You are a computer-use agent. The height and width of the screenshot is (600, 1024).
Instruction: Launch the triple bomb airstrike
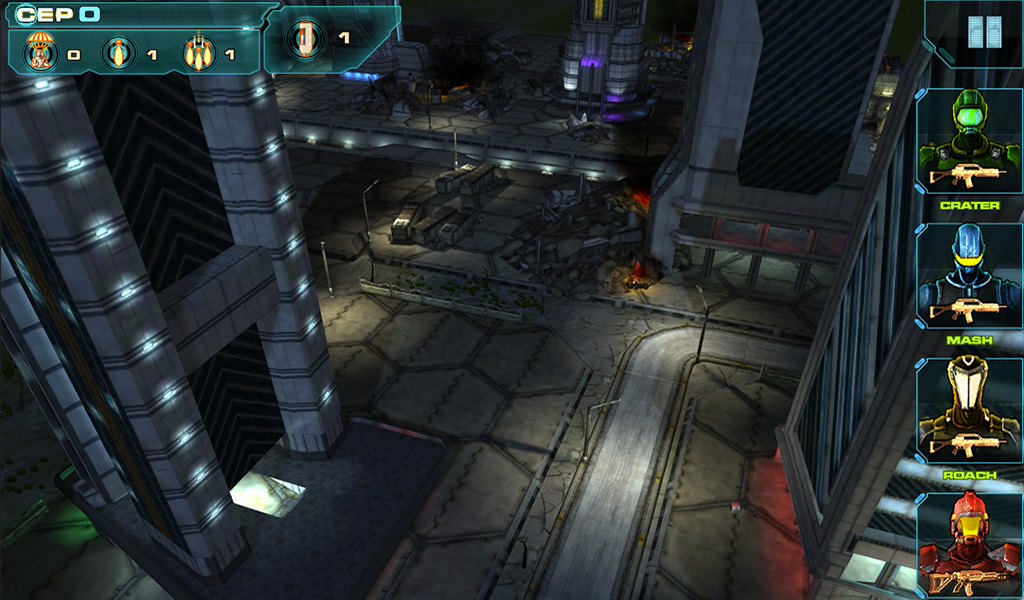tap(197, 52)
